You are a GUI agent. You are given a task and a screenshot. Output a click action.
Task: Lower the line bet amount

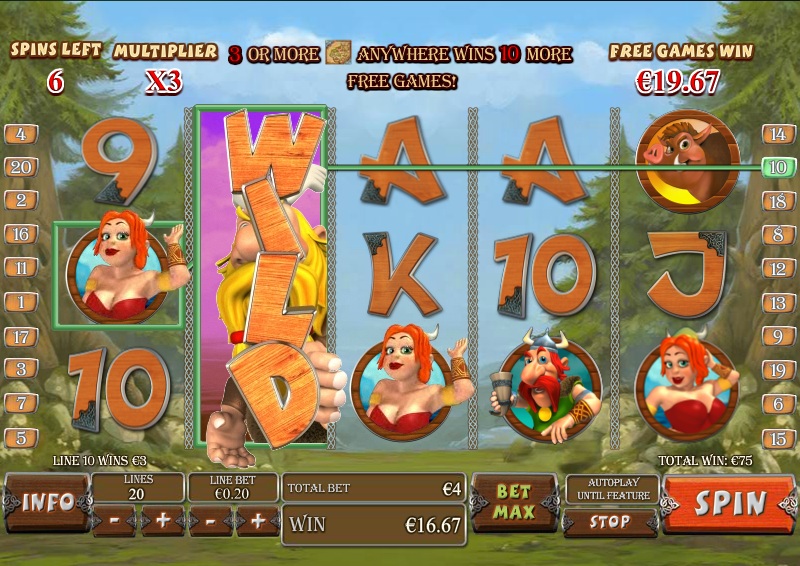pos(209,521)
